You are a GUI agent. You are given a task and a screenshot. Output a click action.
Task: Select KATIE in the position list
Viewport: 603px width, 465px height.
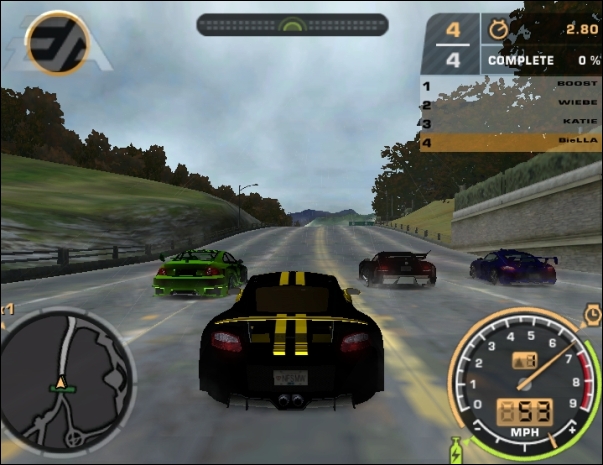[511, 124]
